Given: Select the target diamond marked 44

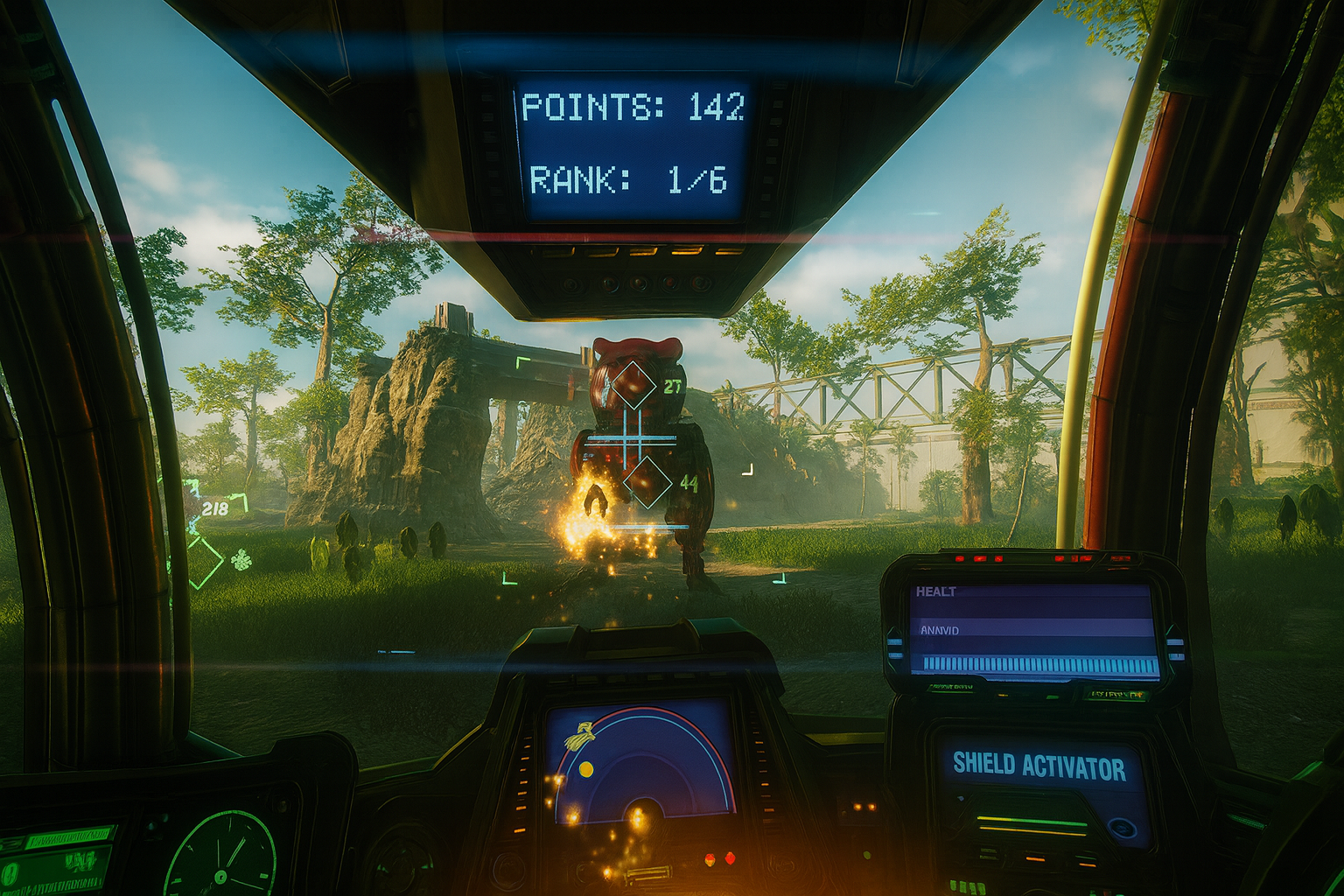Looking at the screenshot, I should tap(647, 482).
